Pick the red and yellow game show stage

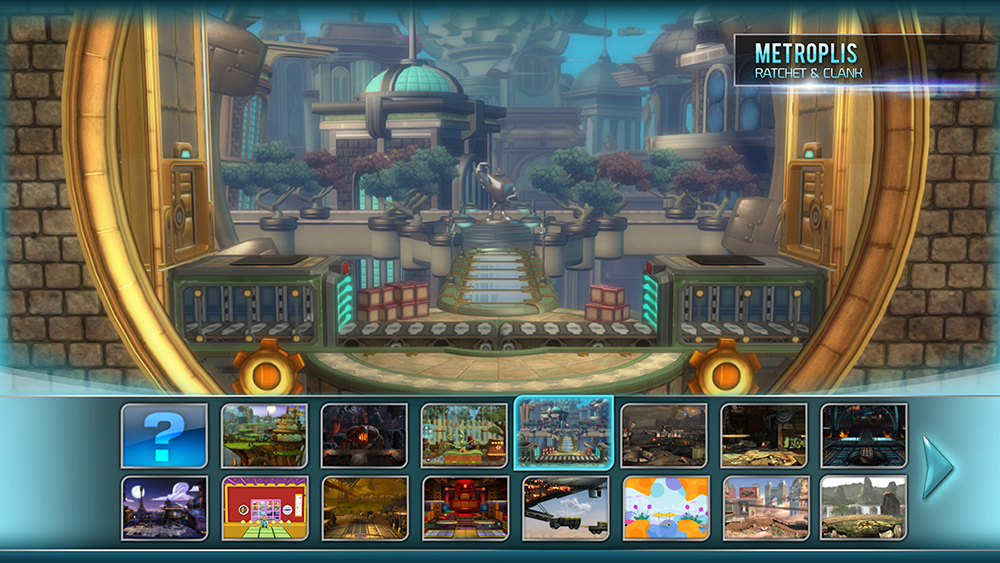coord(264,507)
